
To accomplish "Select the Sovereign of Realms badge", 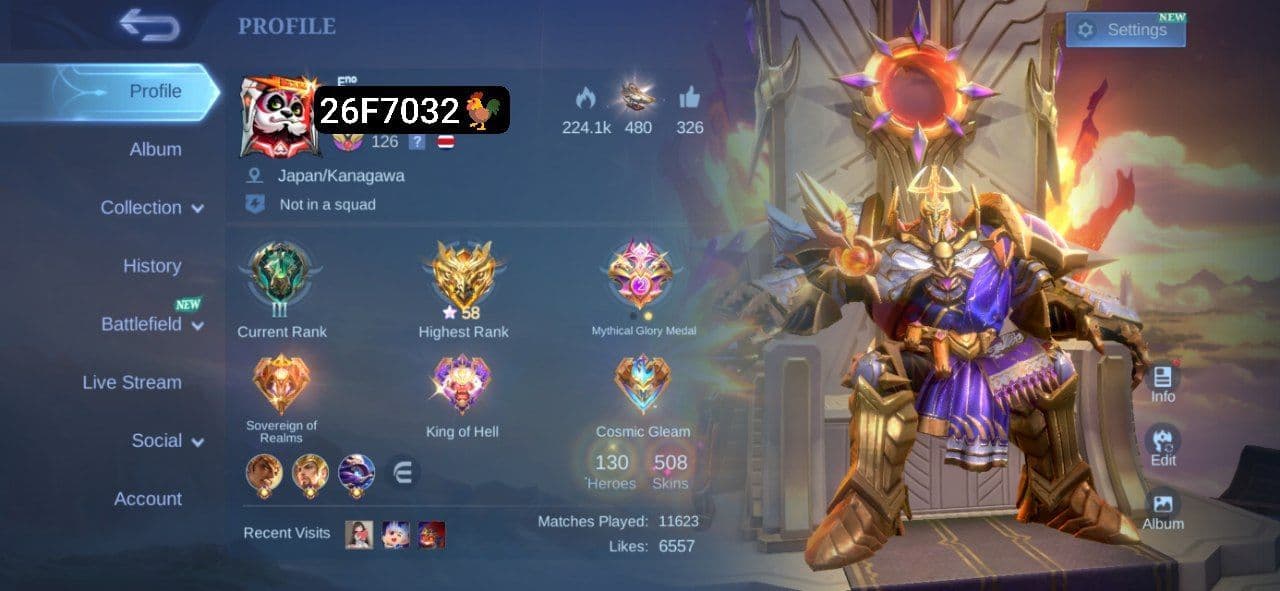I will 281,385.
